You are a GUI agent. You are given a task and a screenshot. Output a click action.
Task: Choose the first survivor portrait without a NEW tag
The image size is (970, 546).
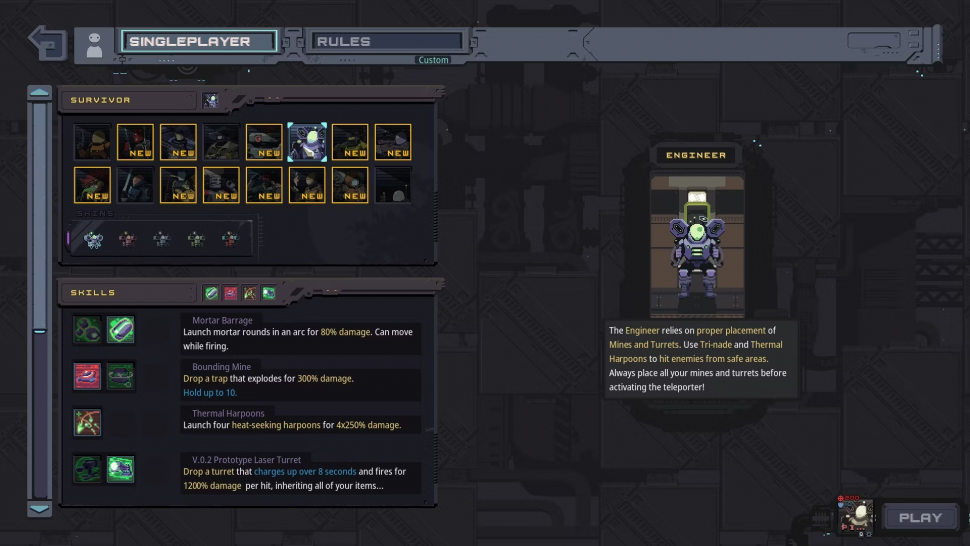point(92,142)
